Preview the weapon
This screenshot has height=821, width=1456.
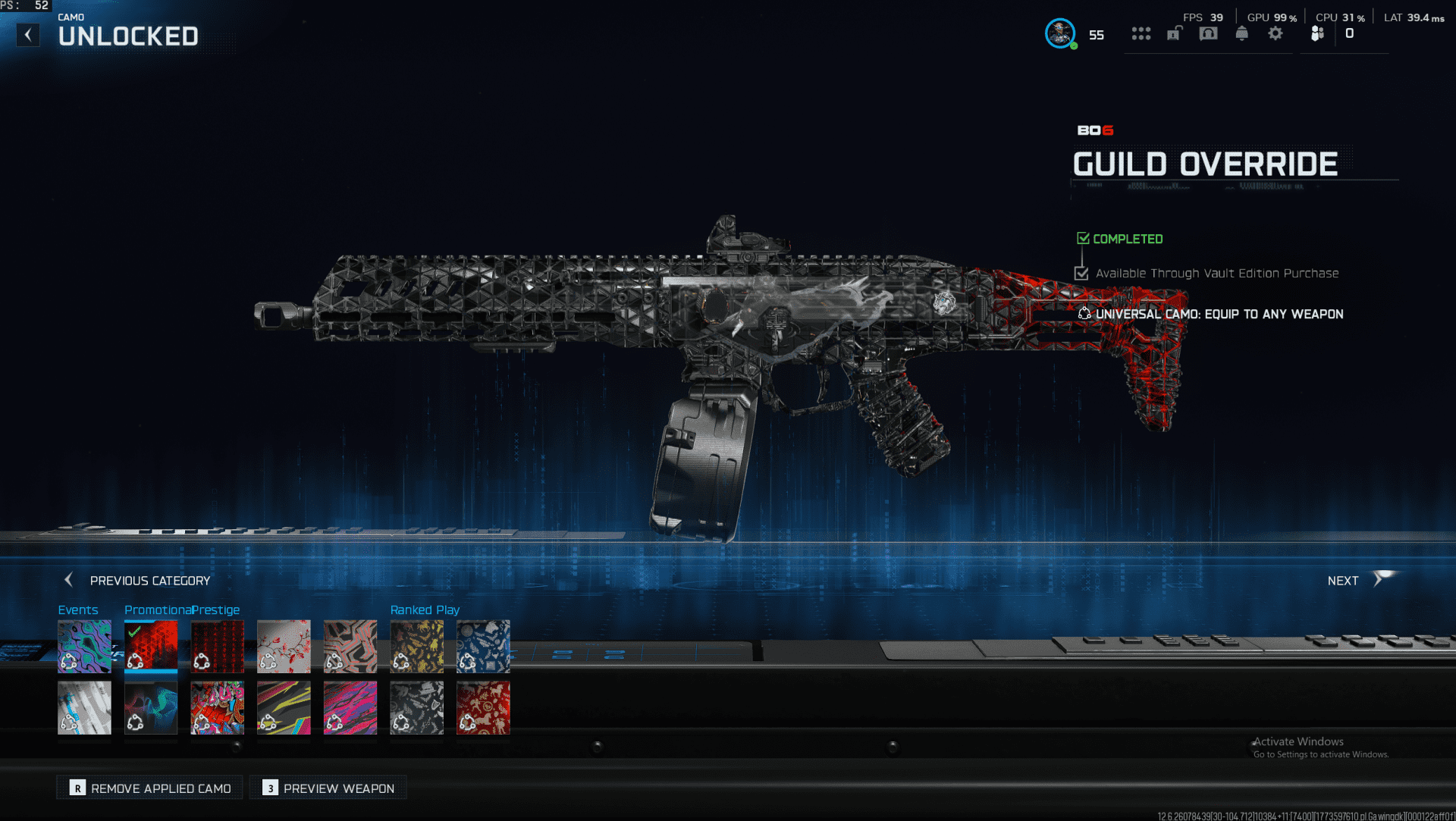click(328, 788)
